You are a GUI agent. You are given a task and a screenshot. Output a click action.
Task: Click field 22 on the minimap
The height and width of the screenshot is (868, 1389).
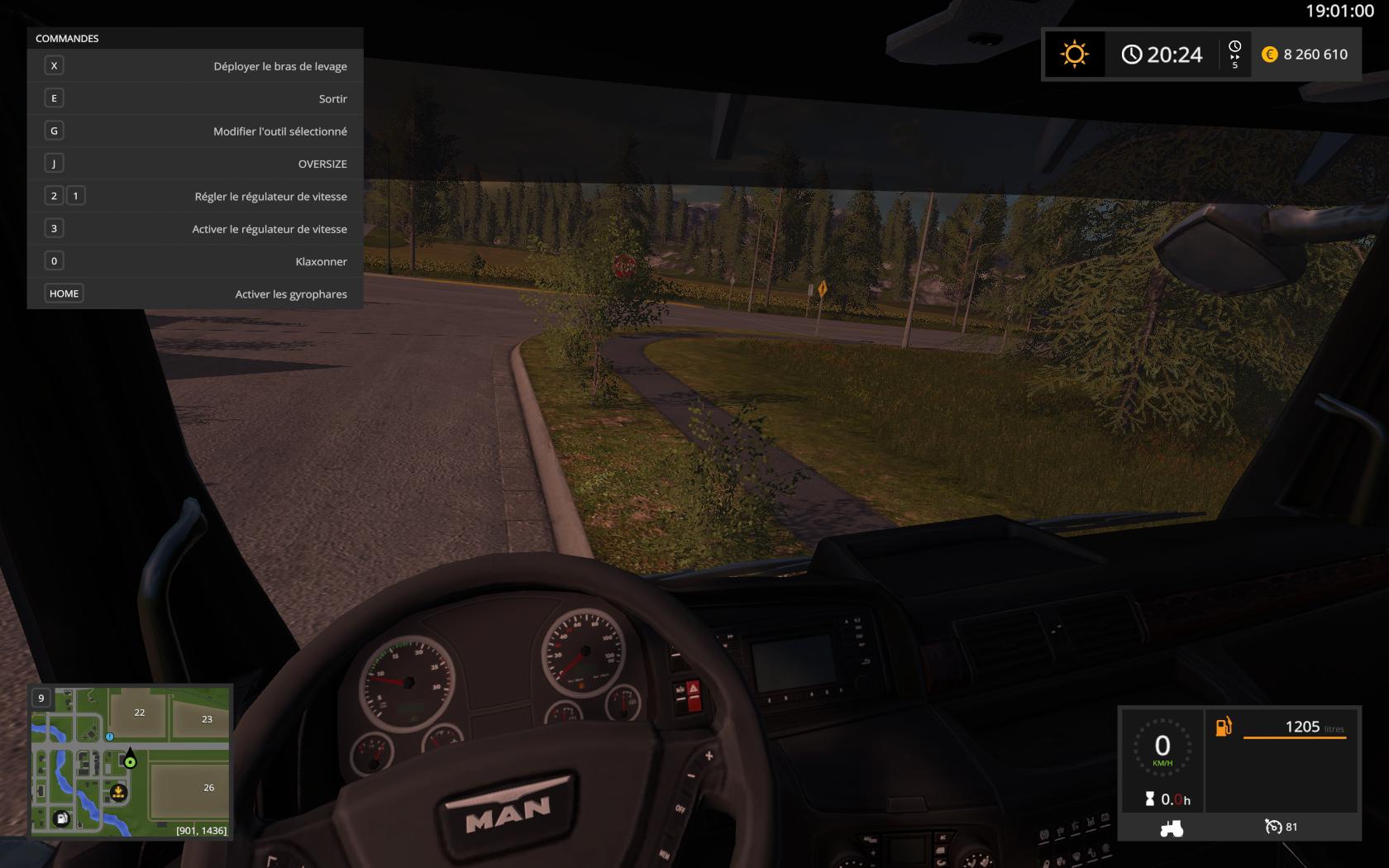(139, 713)
